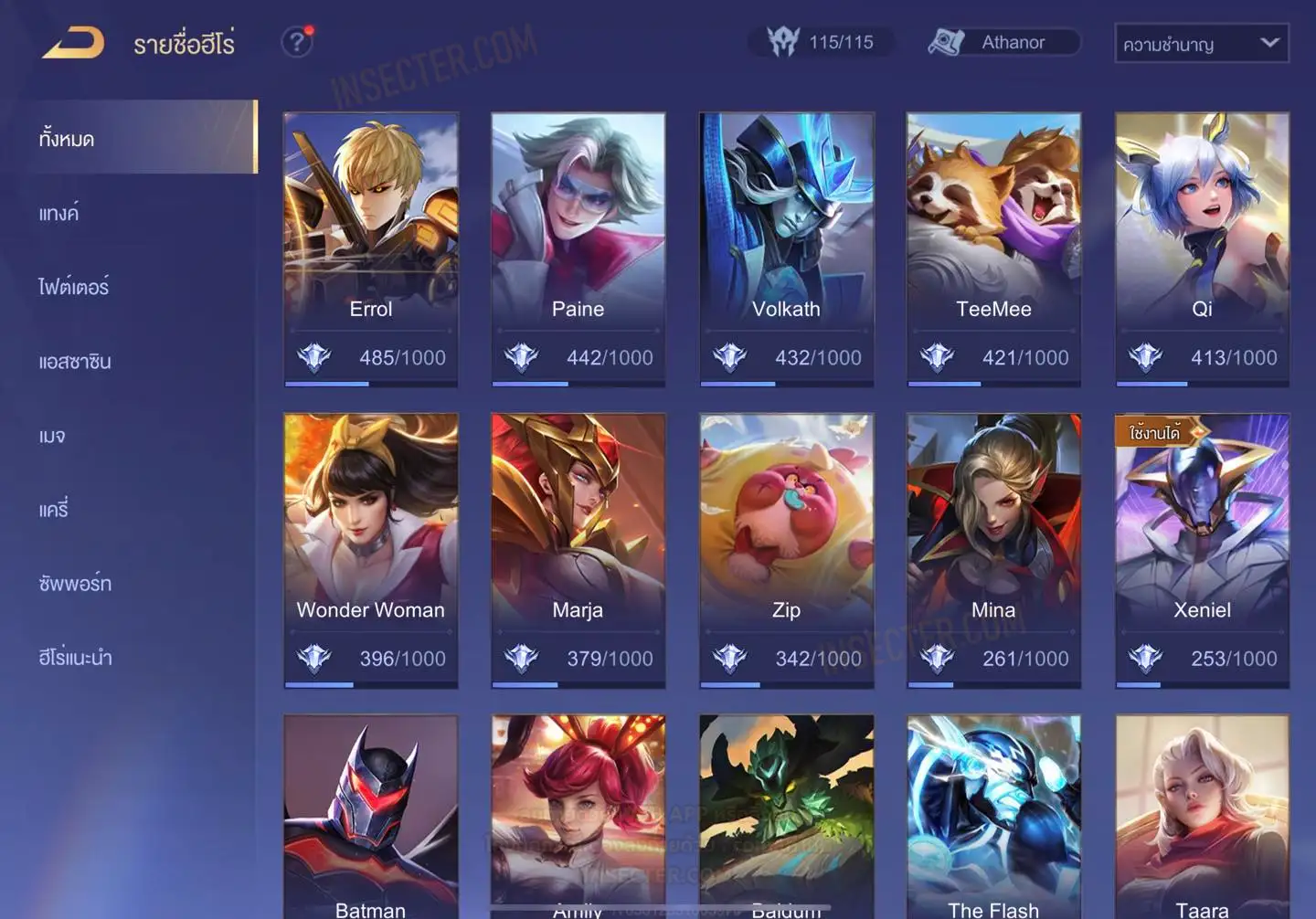Choose the แครี่ category tab
The image size is (1316, 919).
54,510
